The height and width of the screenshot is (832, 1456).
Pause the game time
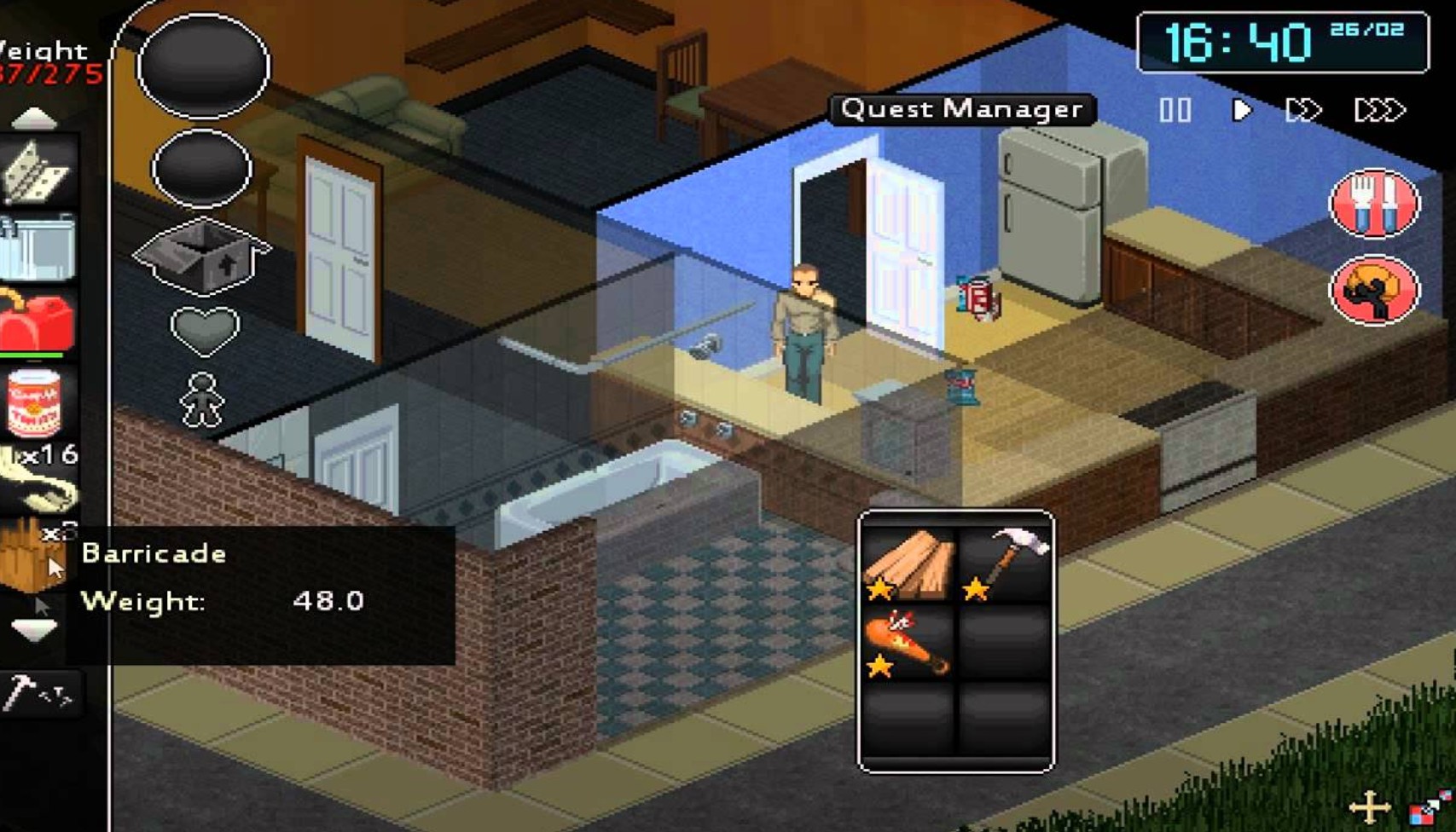1175,109
